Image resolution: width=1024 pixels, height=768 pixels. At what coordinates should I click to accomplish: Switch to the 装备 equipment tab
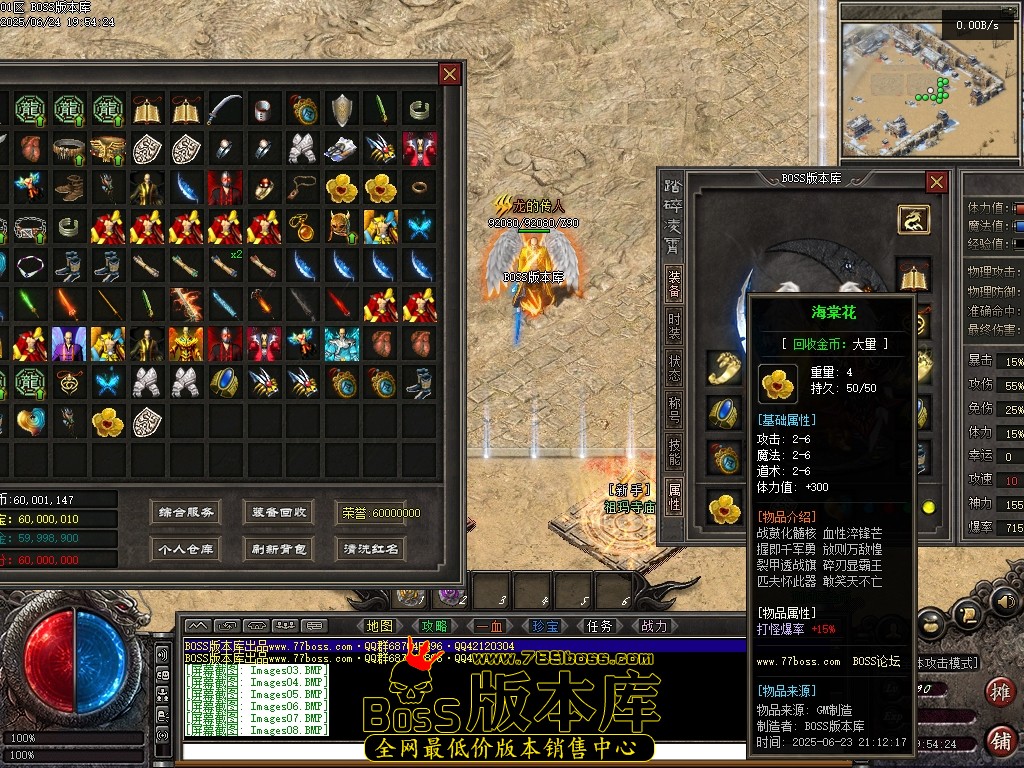click(x=675, y=284)
